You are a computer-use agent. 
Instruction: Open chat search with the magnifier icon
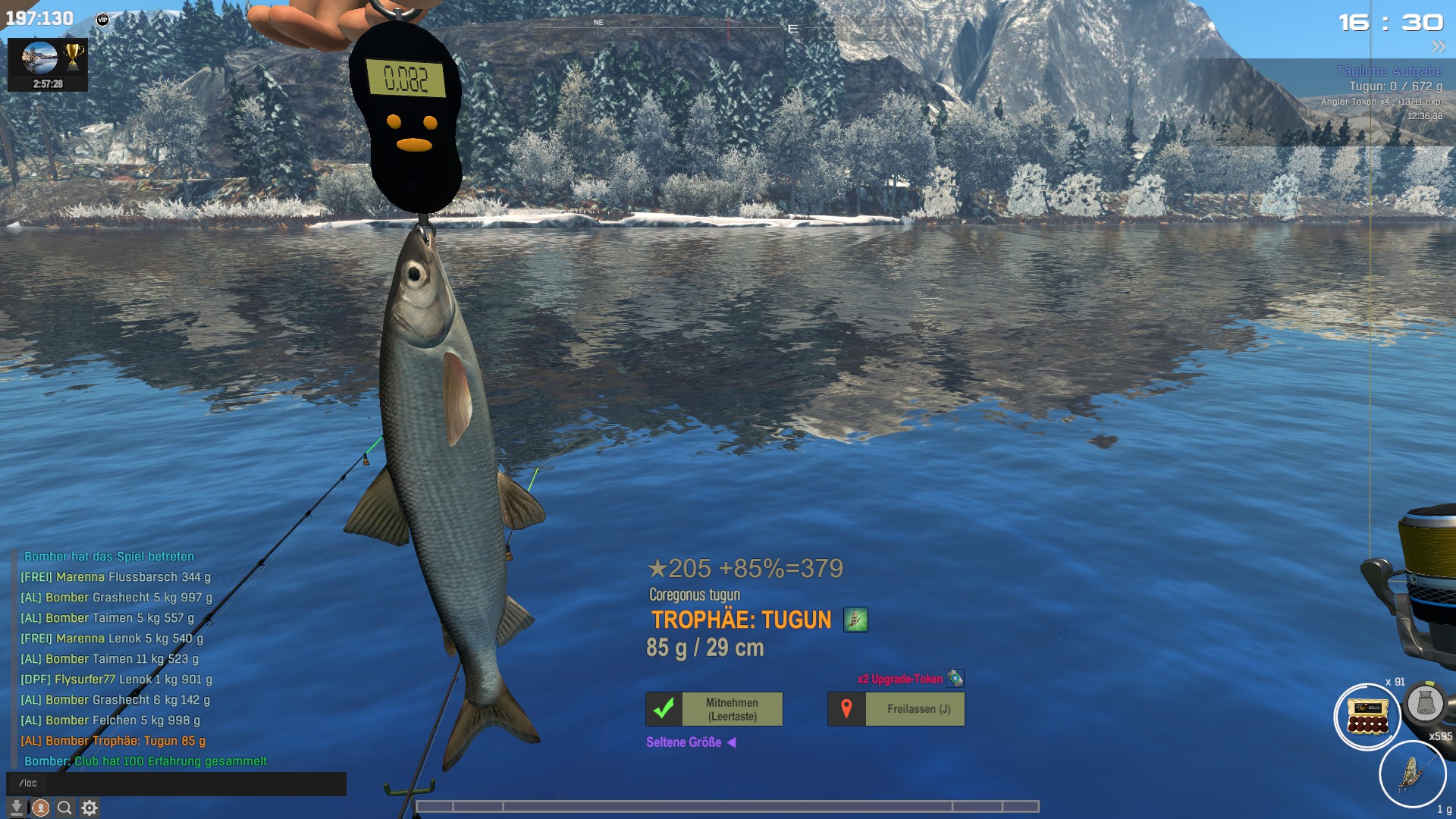point(65,808)
